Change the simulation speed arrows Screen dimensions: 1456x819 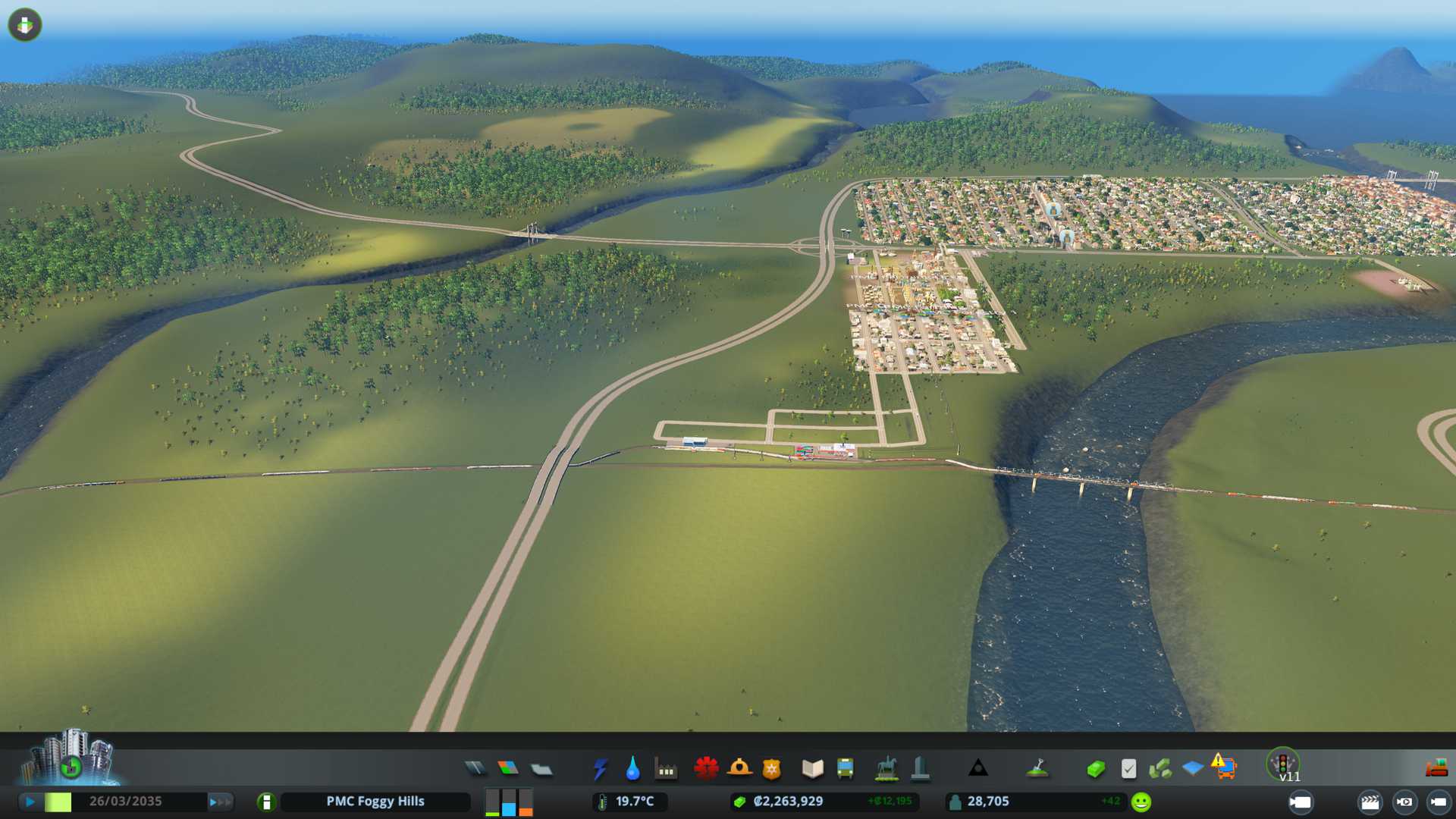tap(220, 802)
